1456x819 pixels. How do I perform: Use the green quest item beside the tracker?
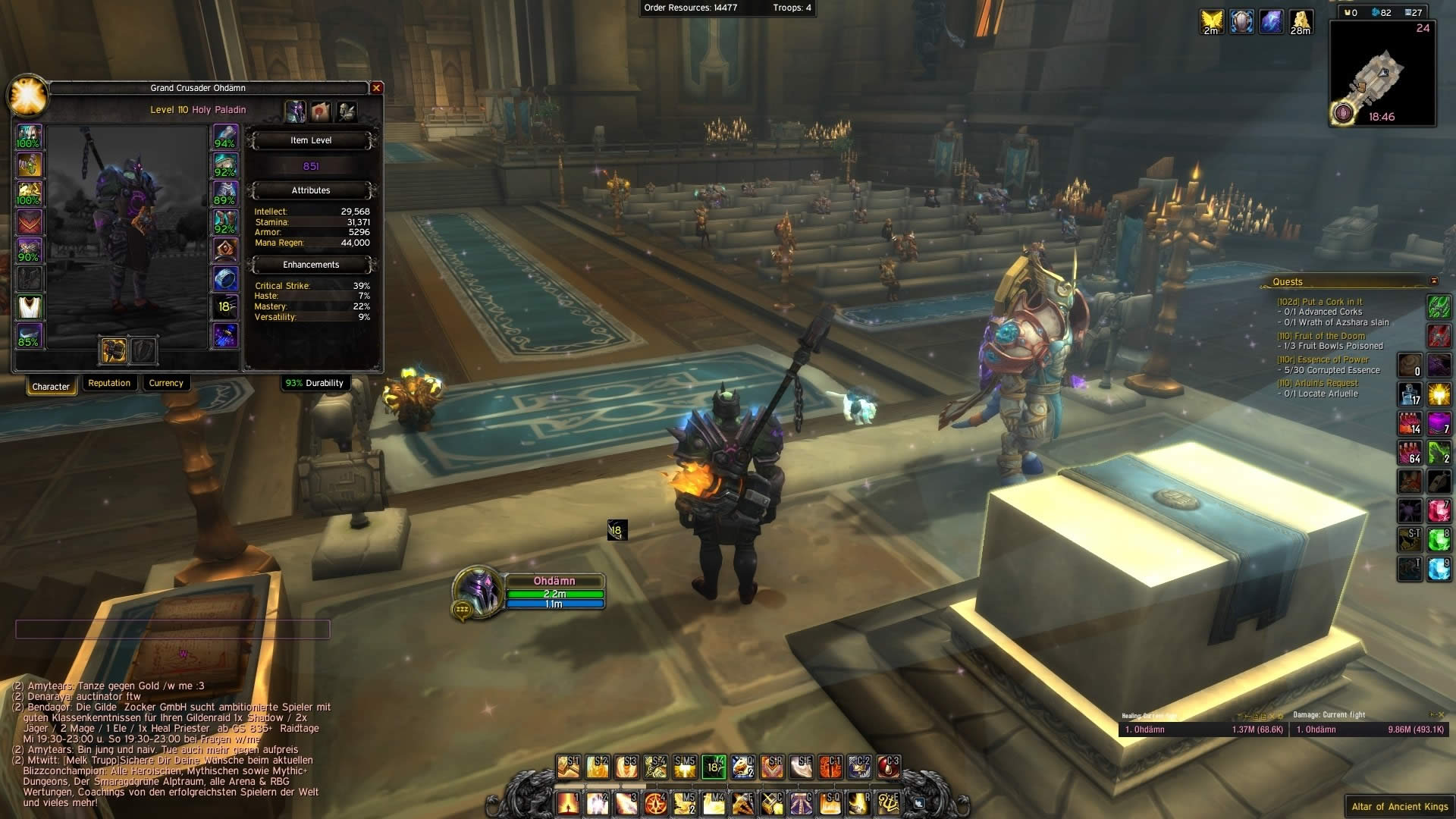(1439, 306)
